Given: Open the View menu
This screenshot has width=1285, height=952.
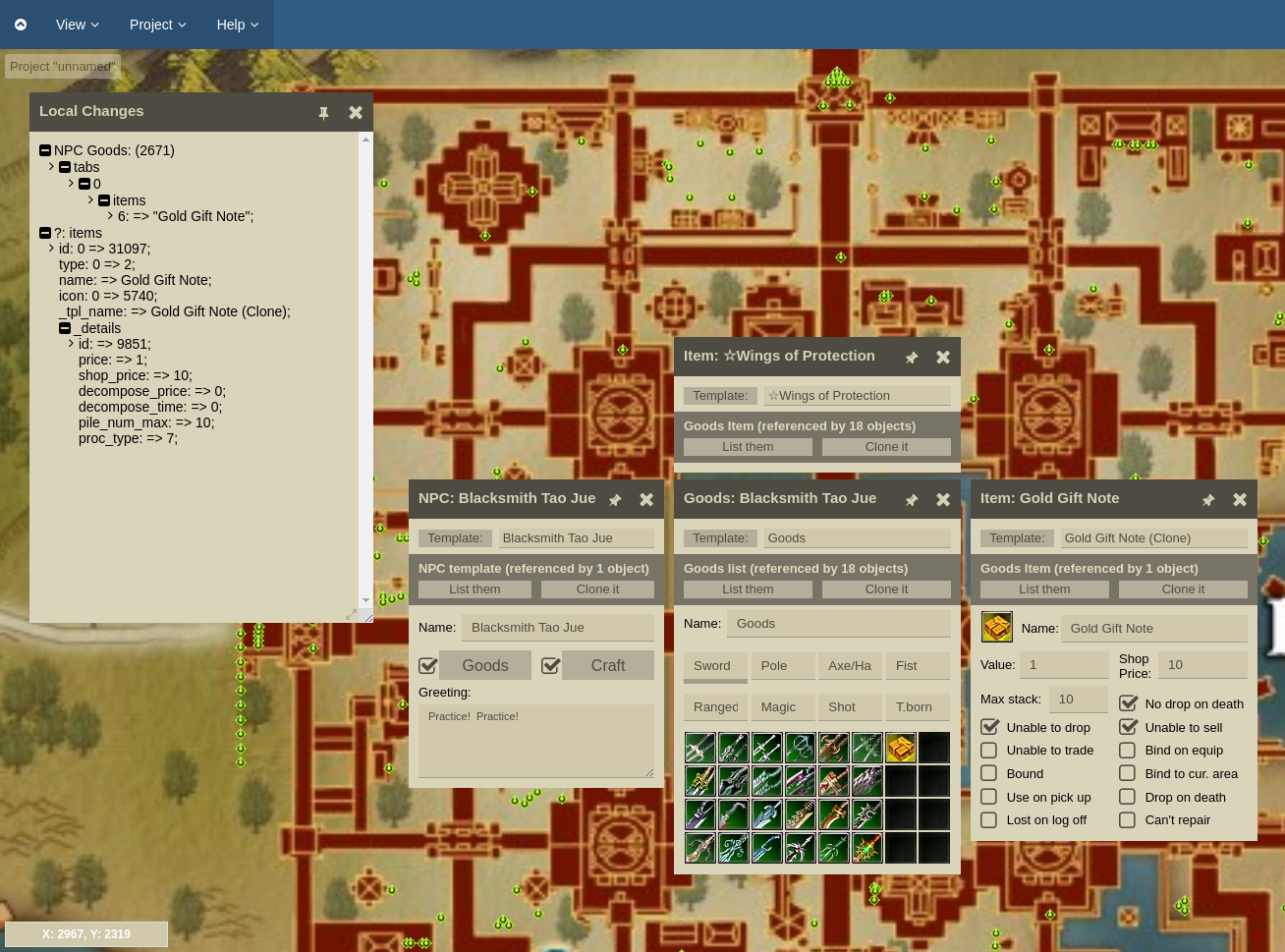Looking at the screenshot, I should 77,25.
